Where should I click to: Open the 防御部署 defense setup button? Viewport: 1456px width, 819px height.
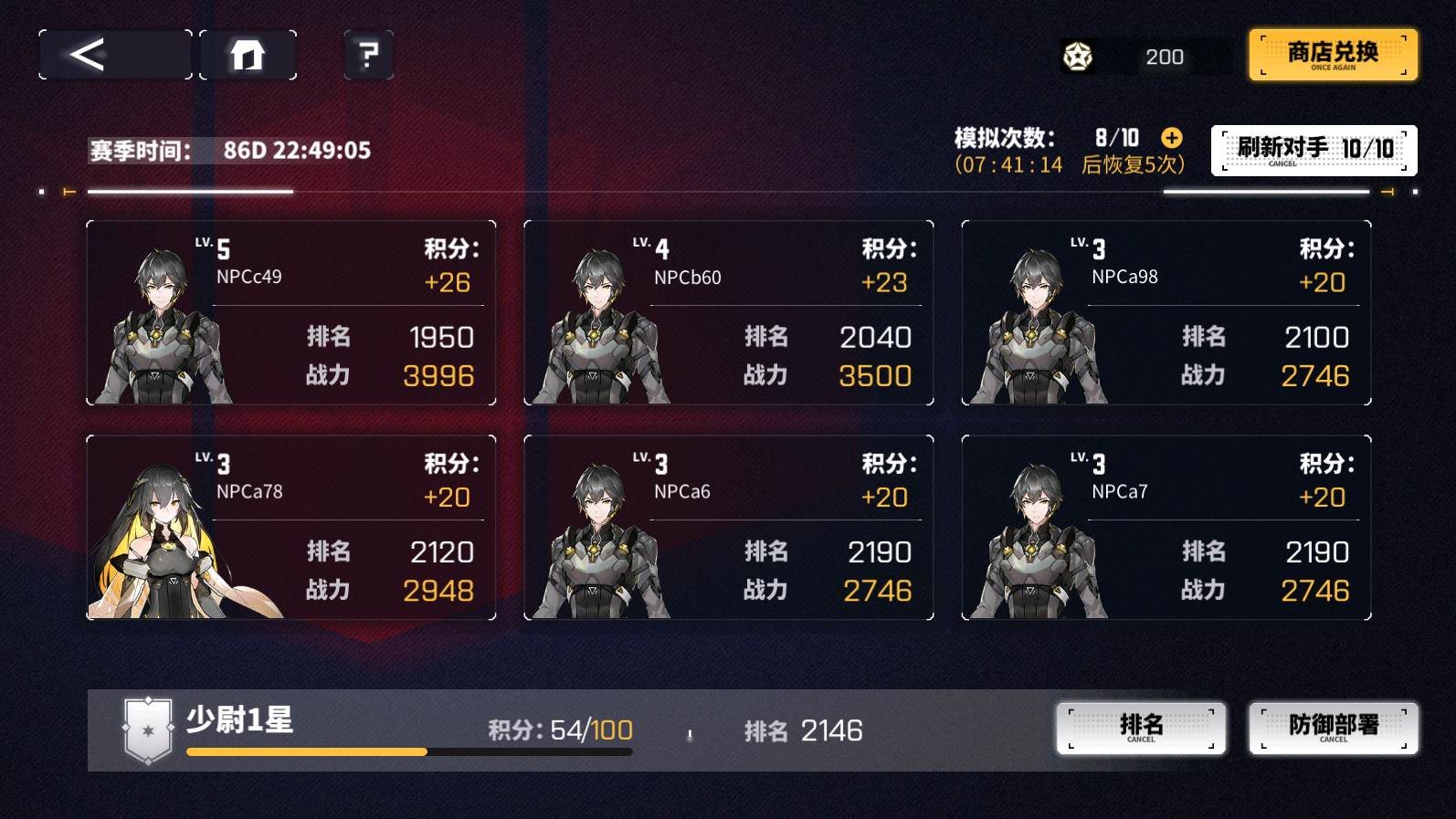click(x=1332, y=728)
